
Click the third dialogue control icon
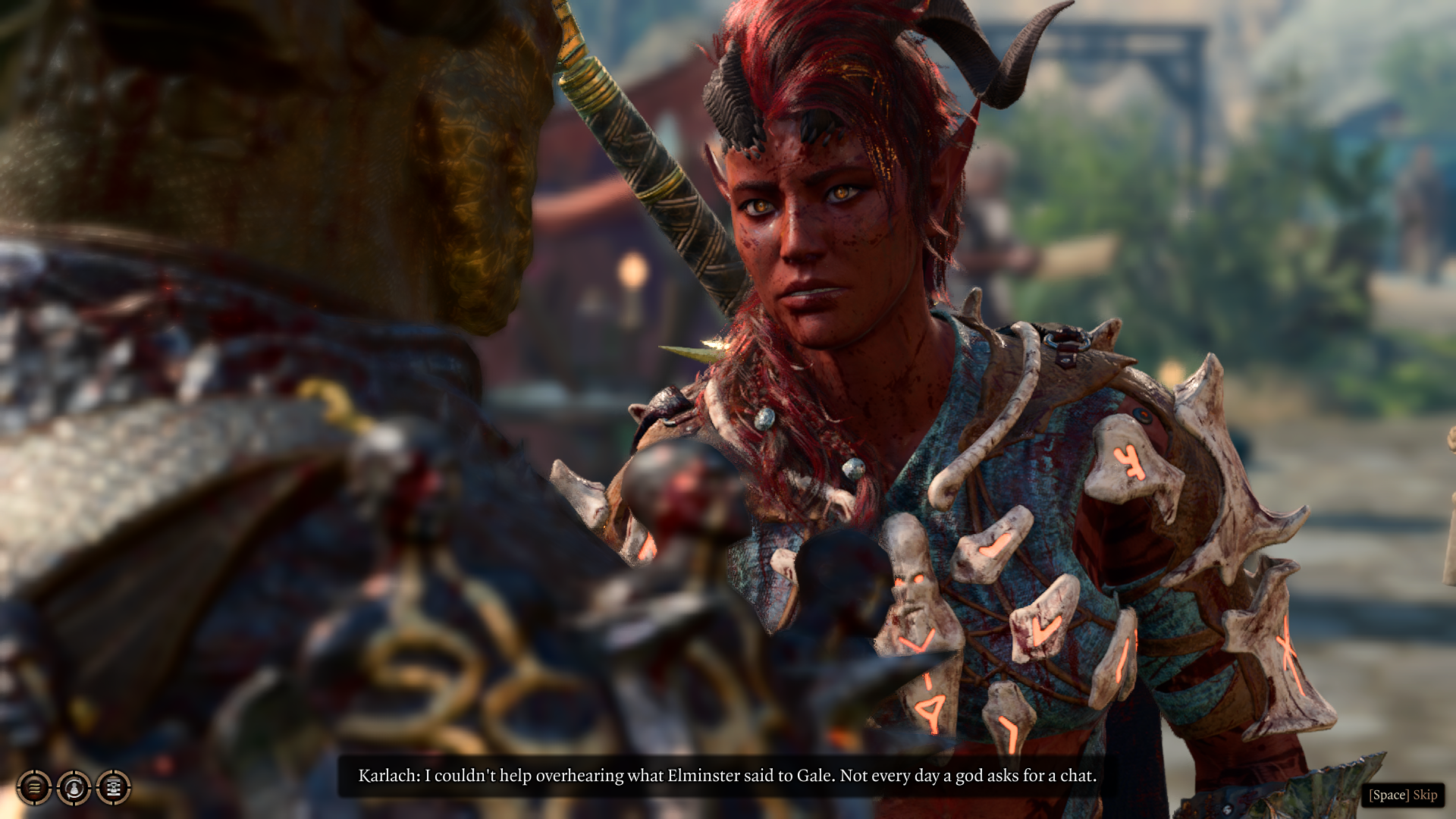pos(113,789)
